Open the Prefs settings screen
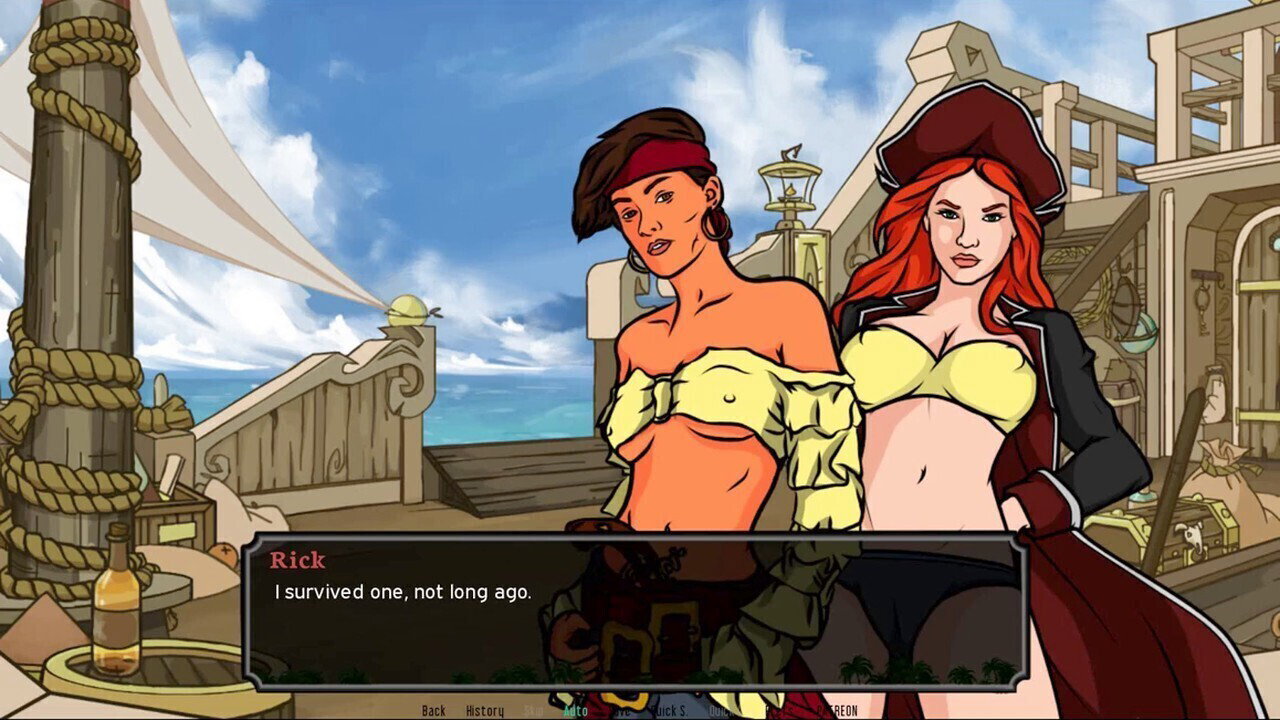 click(775, 711)
